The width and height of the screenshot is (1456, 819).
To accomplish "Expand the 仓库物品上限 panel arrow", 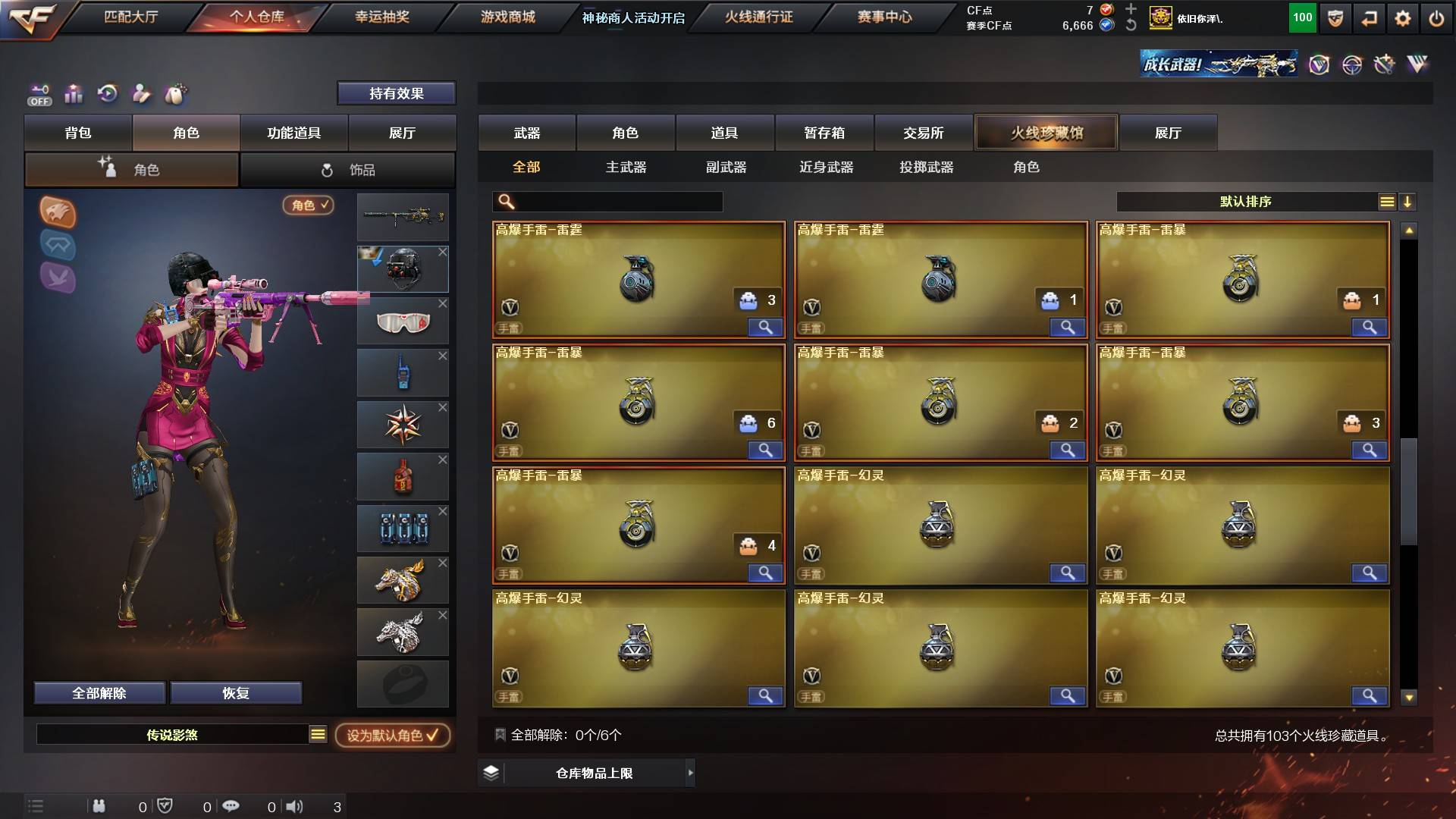I will 690,773.
